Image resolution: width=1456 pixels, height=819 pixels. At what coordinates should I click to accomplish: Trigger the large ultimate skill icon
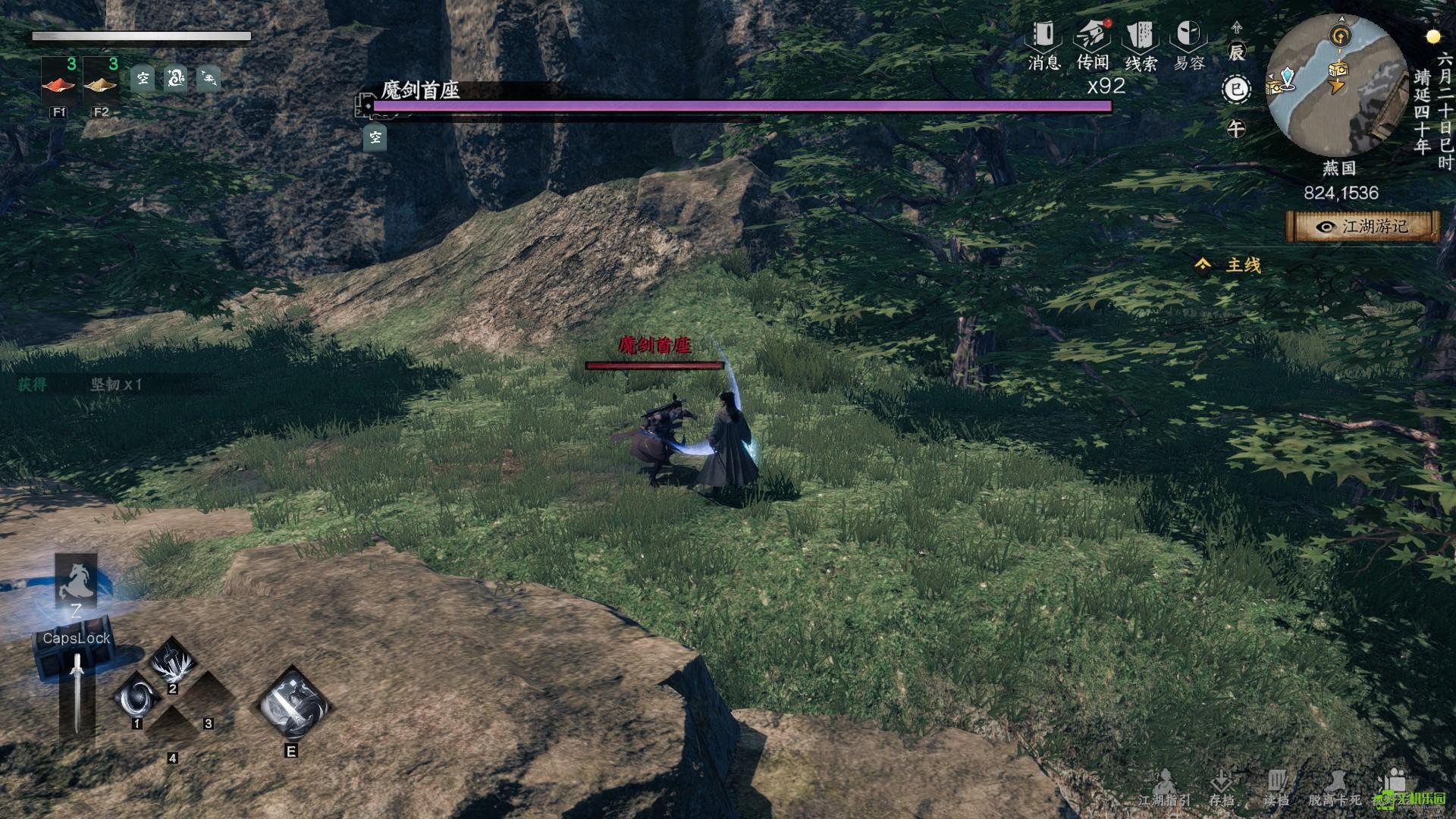tap(292, 704)
